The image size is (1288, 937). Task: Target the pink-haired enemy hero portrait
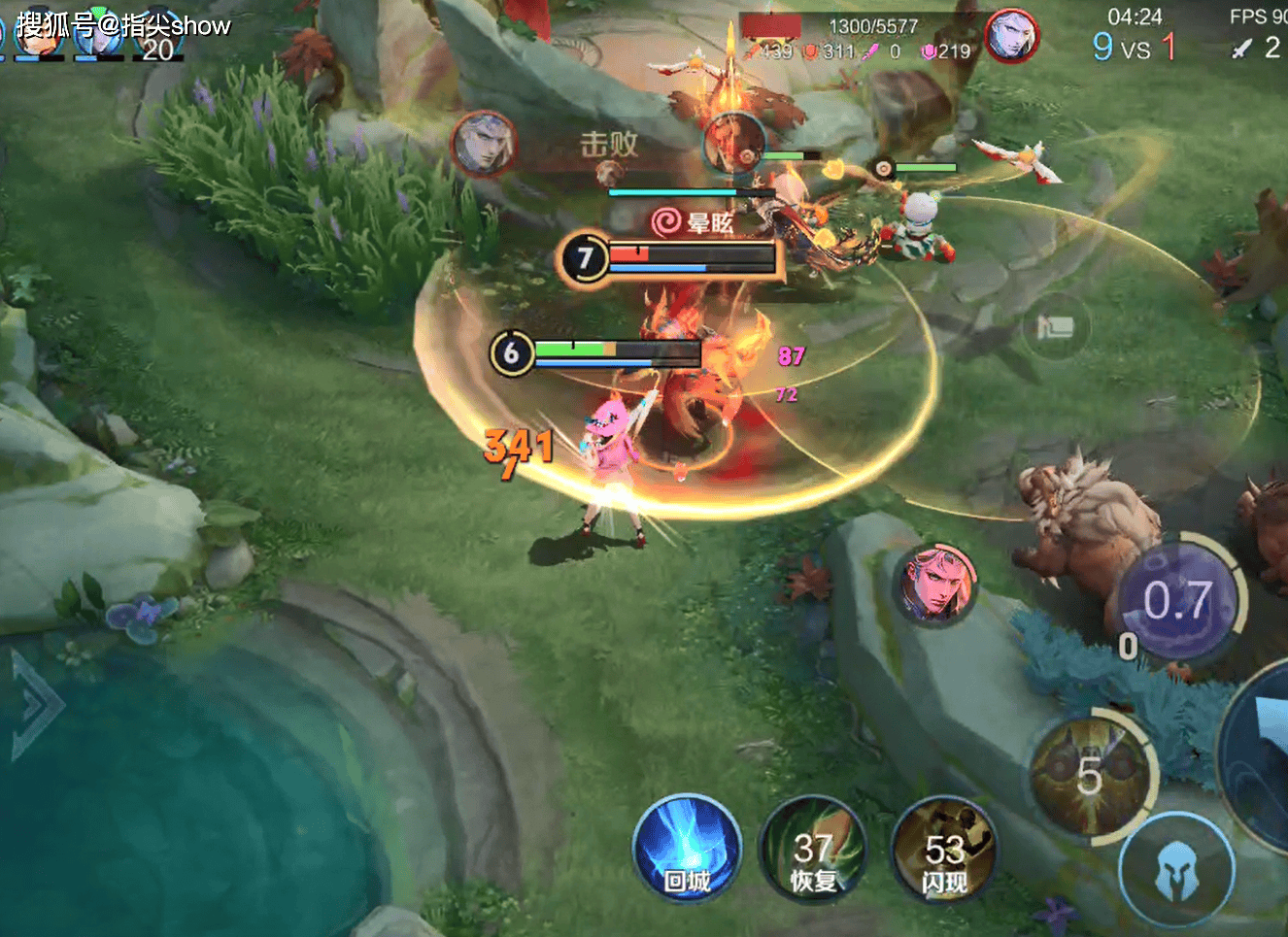click(934, 583)
